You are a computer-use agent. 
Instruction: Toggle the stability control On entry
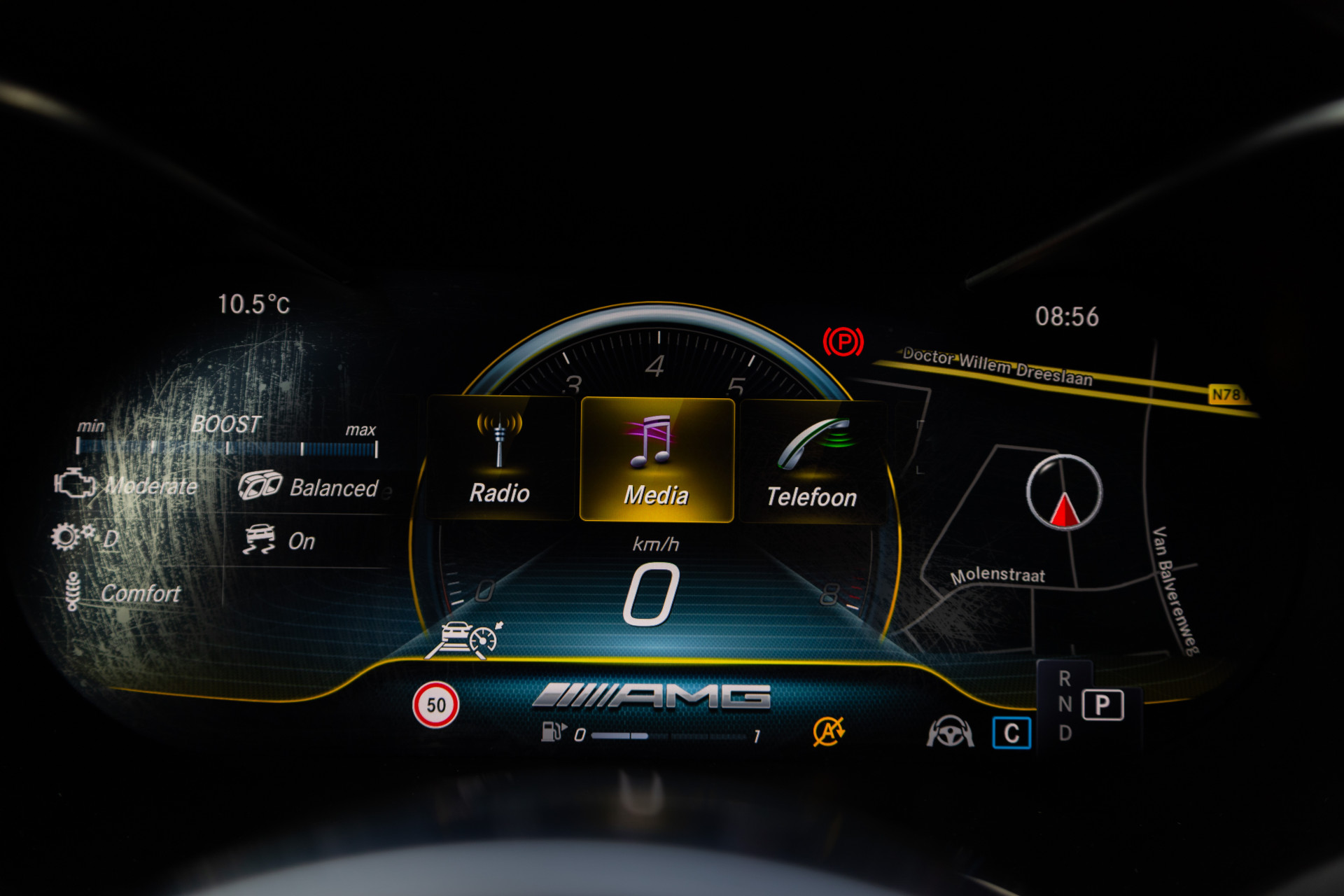301,541
